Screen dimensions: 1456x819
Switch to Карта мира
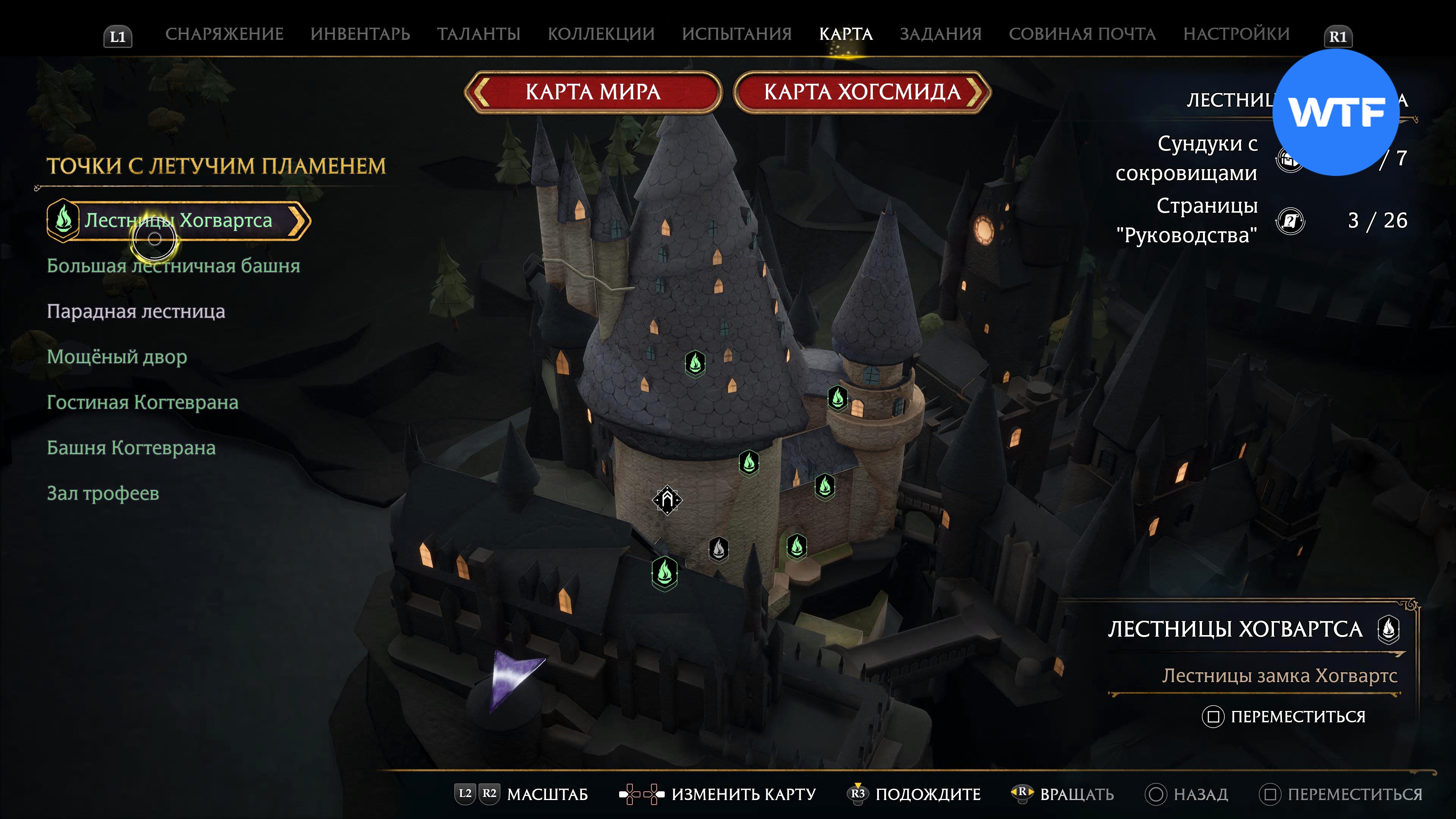pyautogui.click(x=593, y=91)
